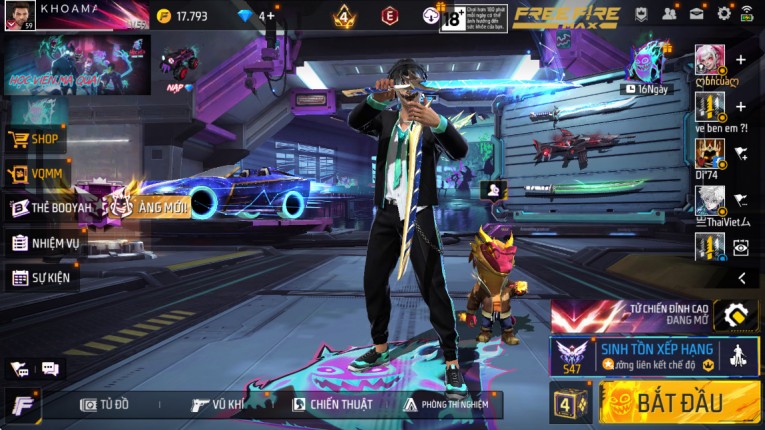Open the settings gear icon
Image resolution: width=765 pixels, height=430 pixels.
(724, 14)
